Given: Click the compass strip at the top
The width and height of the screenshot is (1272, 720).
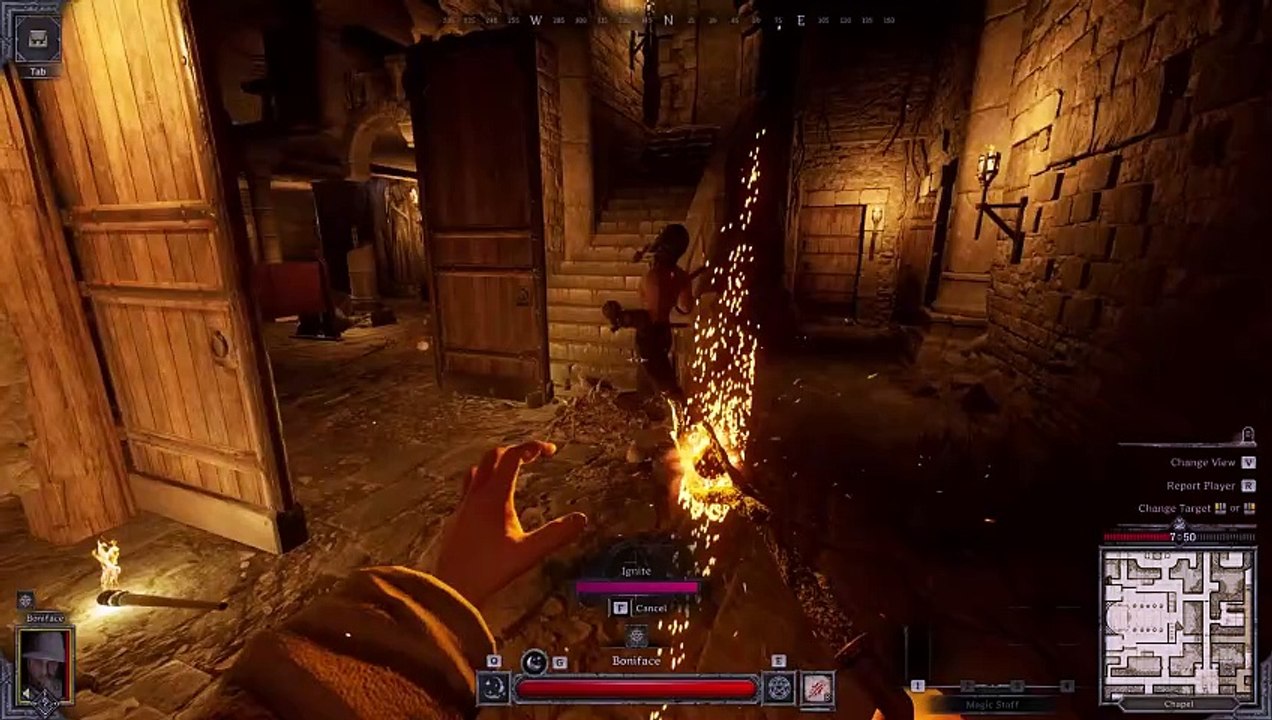Looking at the screenshot, I should tap(670, 20).
